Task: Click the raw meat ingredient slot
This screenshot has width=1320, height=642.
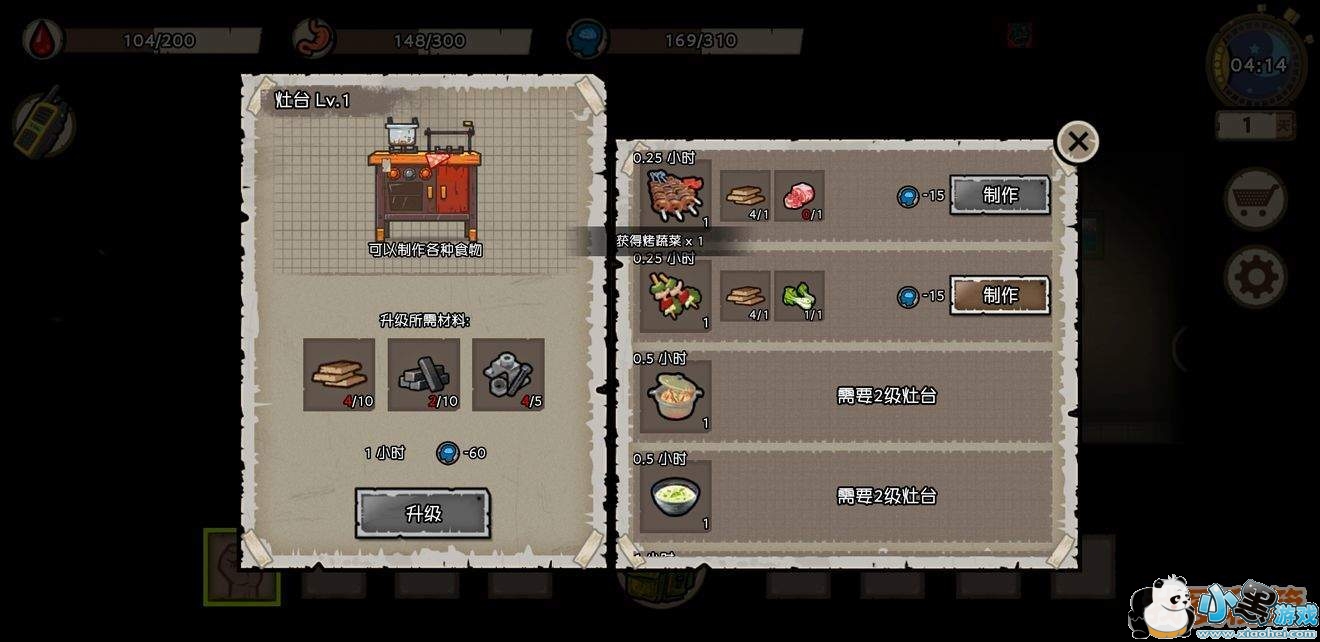Action: pos(799,195)
